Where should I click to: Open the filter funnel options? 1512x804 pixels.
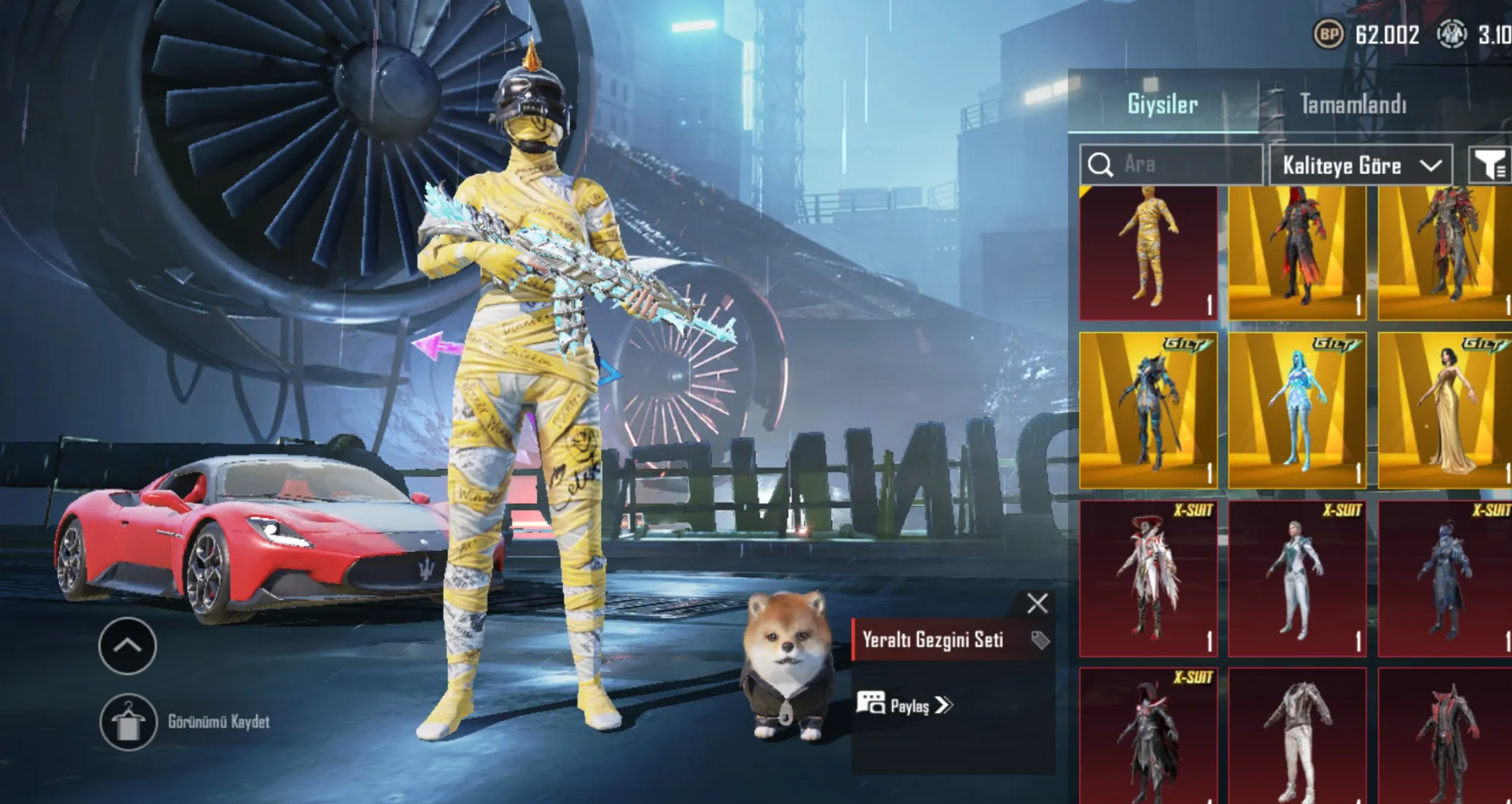pos(1490,165)
